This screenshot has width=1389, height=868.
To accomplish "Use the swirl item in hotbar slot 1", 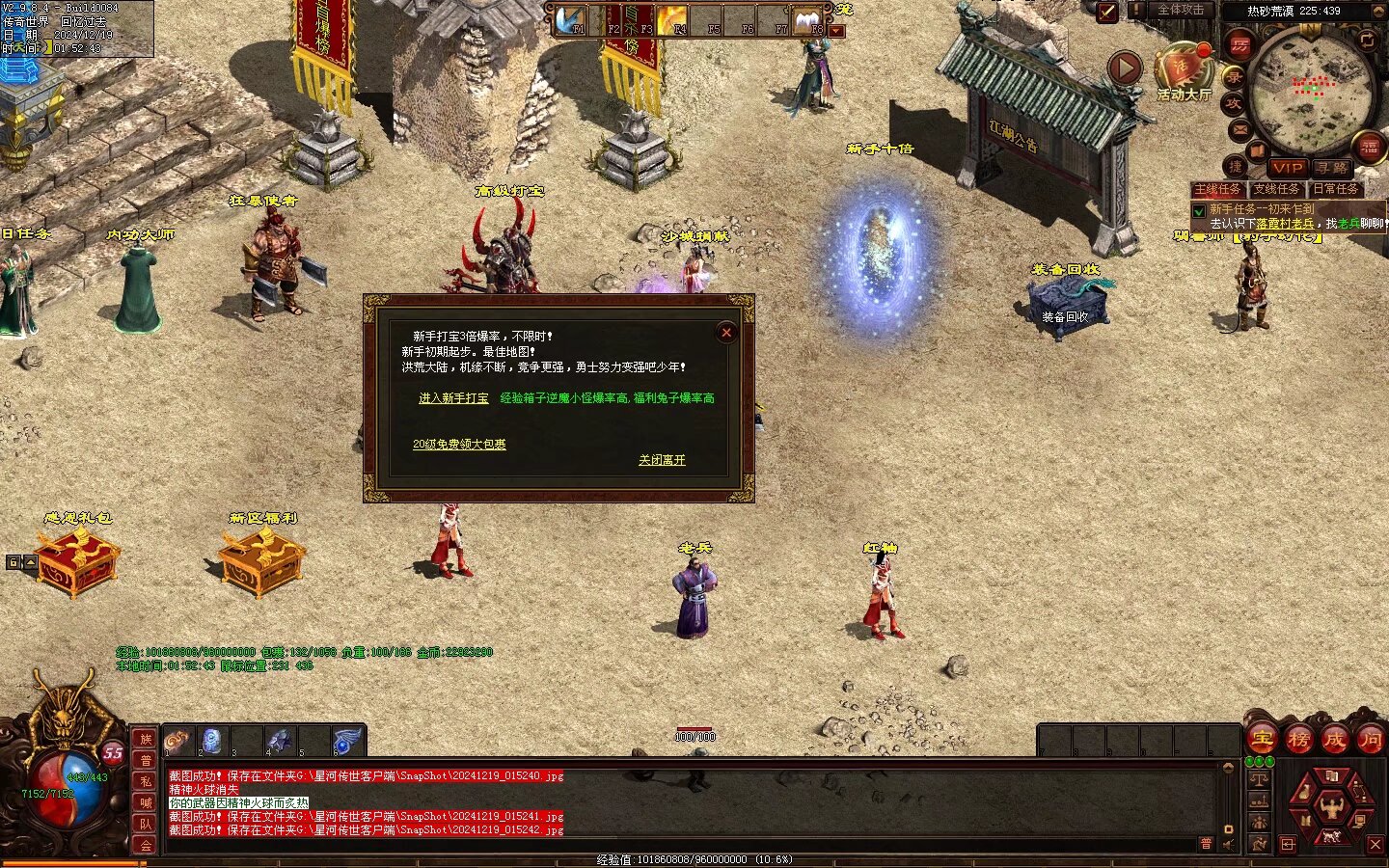I will pyautogui.click(x=177, y=741).
